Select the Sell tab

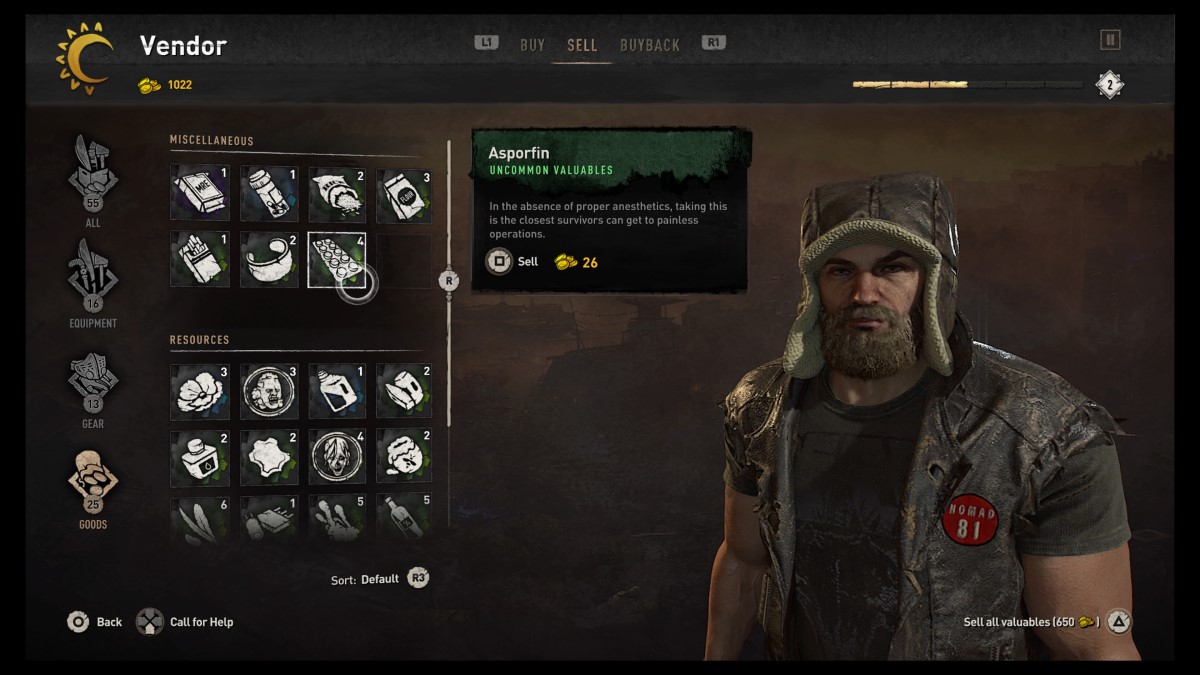click(582, 45)
